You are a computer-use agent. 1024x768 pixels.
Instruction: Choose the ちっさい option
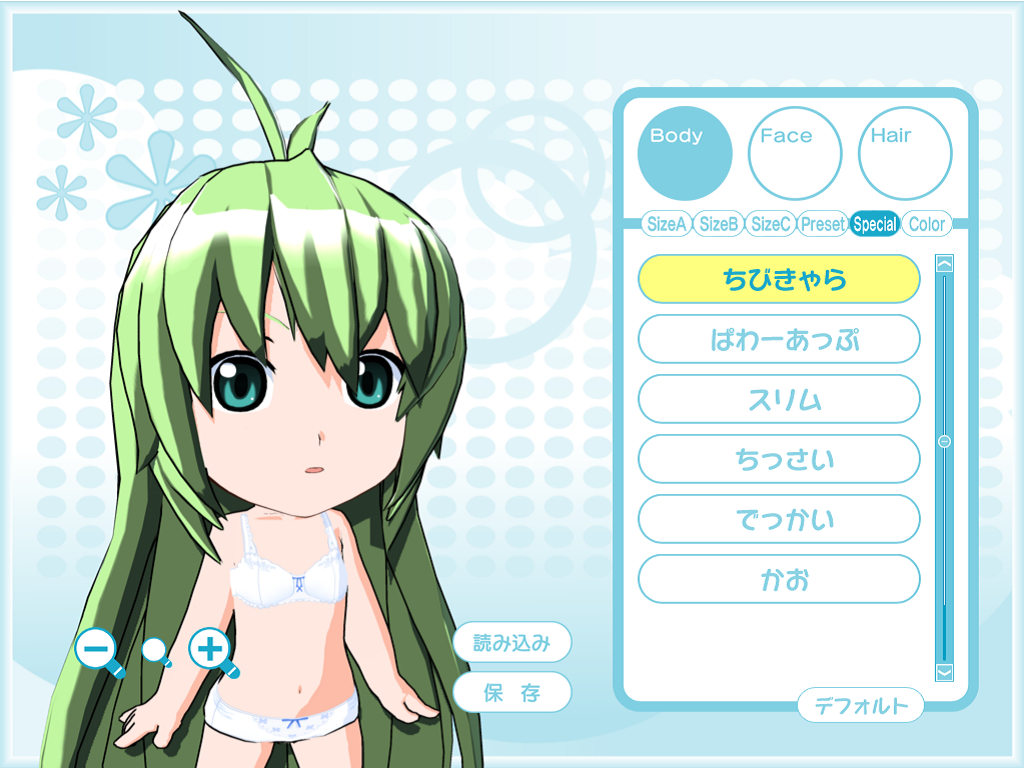tap(778, 459)
